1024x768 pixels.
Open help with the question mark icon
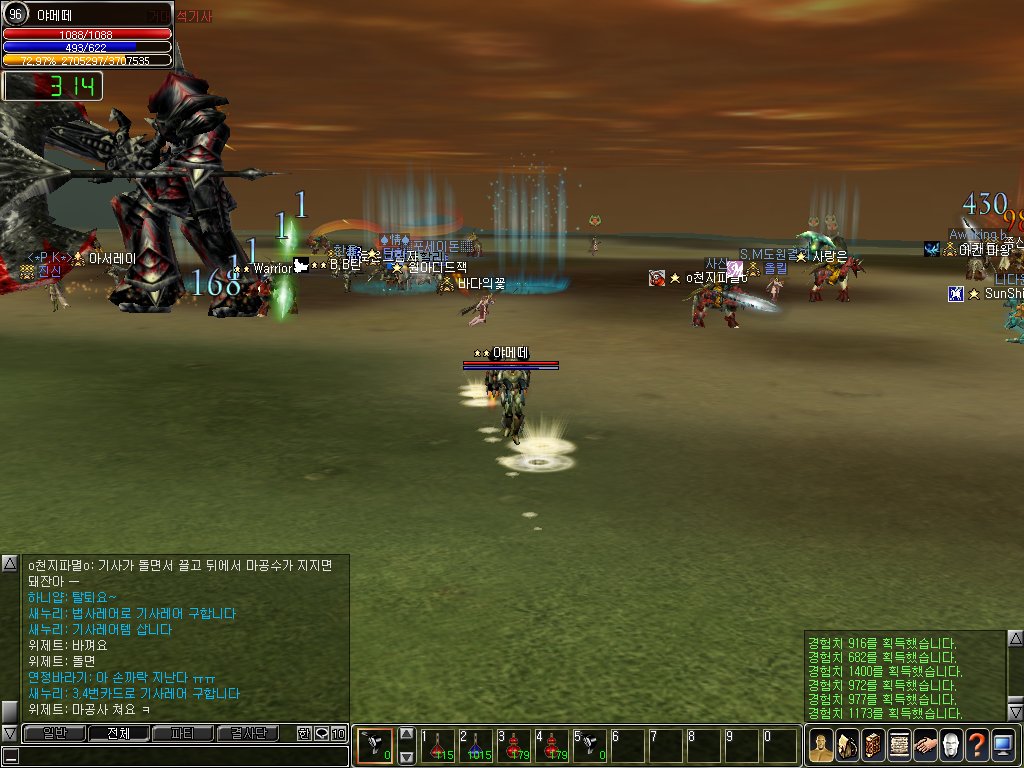[x=976, y=746]
